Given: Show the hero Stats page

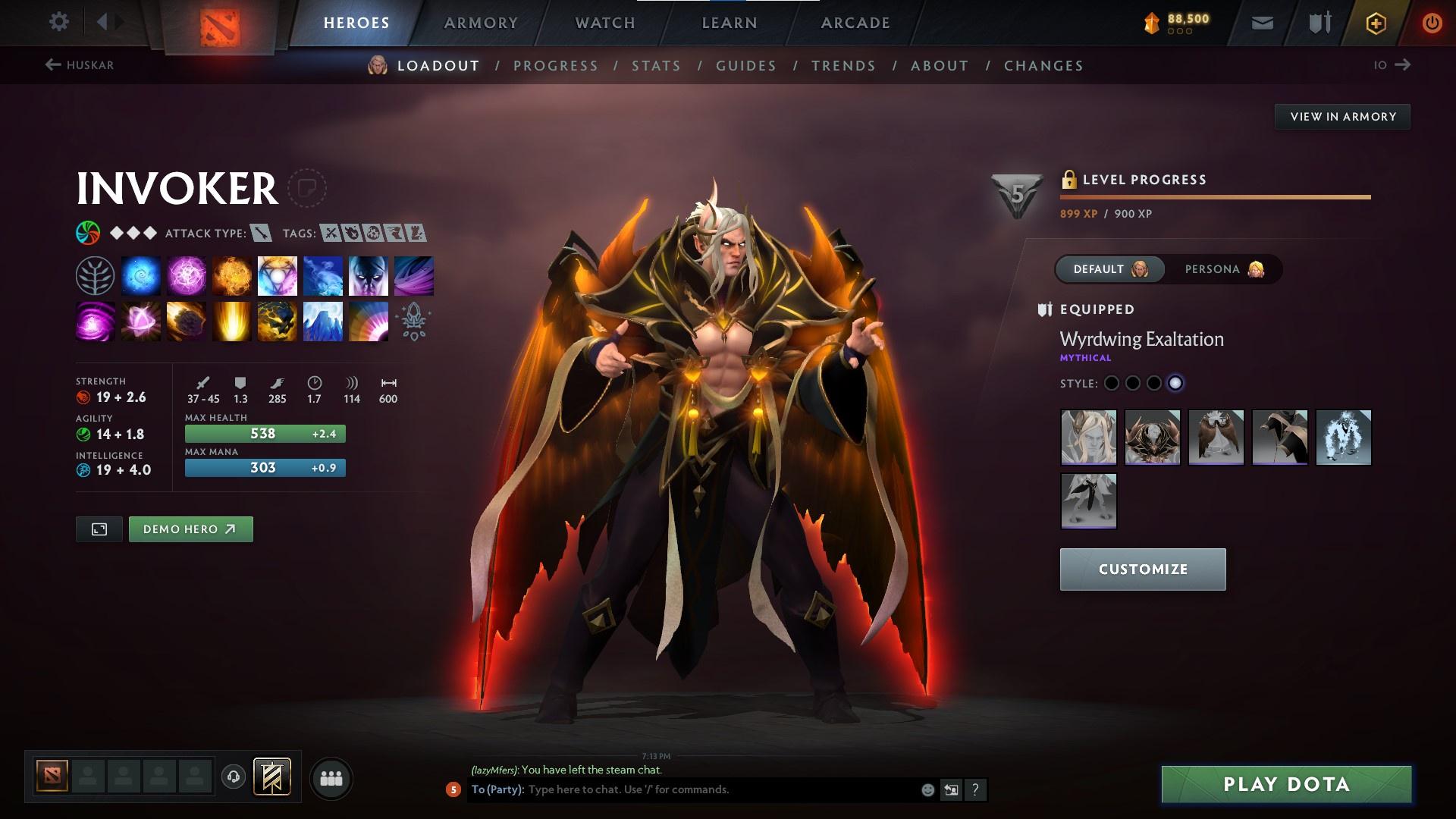Looking at the screenshot, I should [x=656, y=66].
